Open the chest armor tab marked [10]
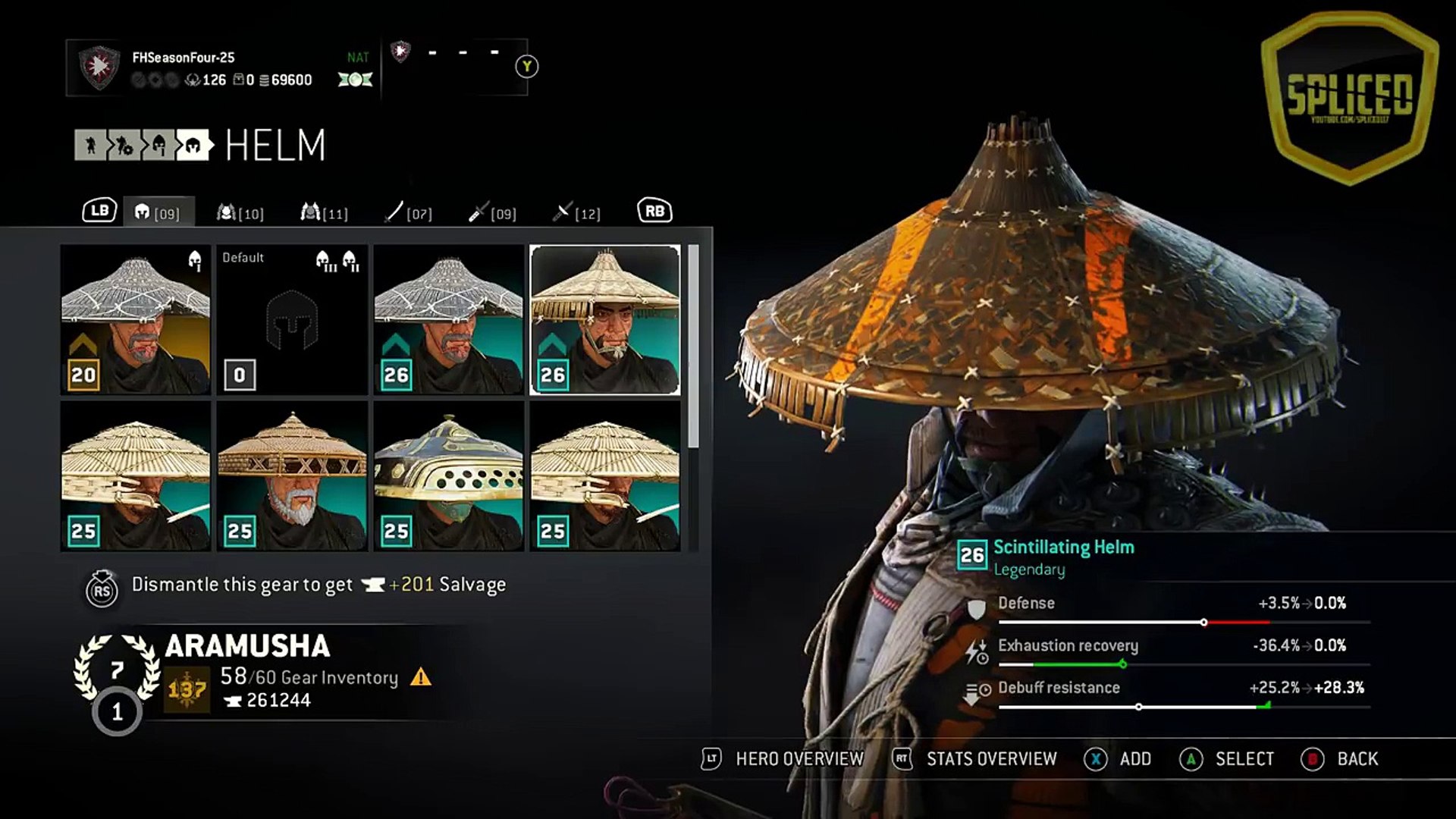This screenshot has height=819, width=1456. [x=240, y=212]
